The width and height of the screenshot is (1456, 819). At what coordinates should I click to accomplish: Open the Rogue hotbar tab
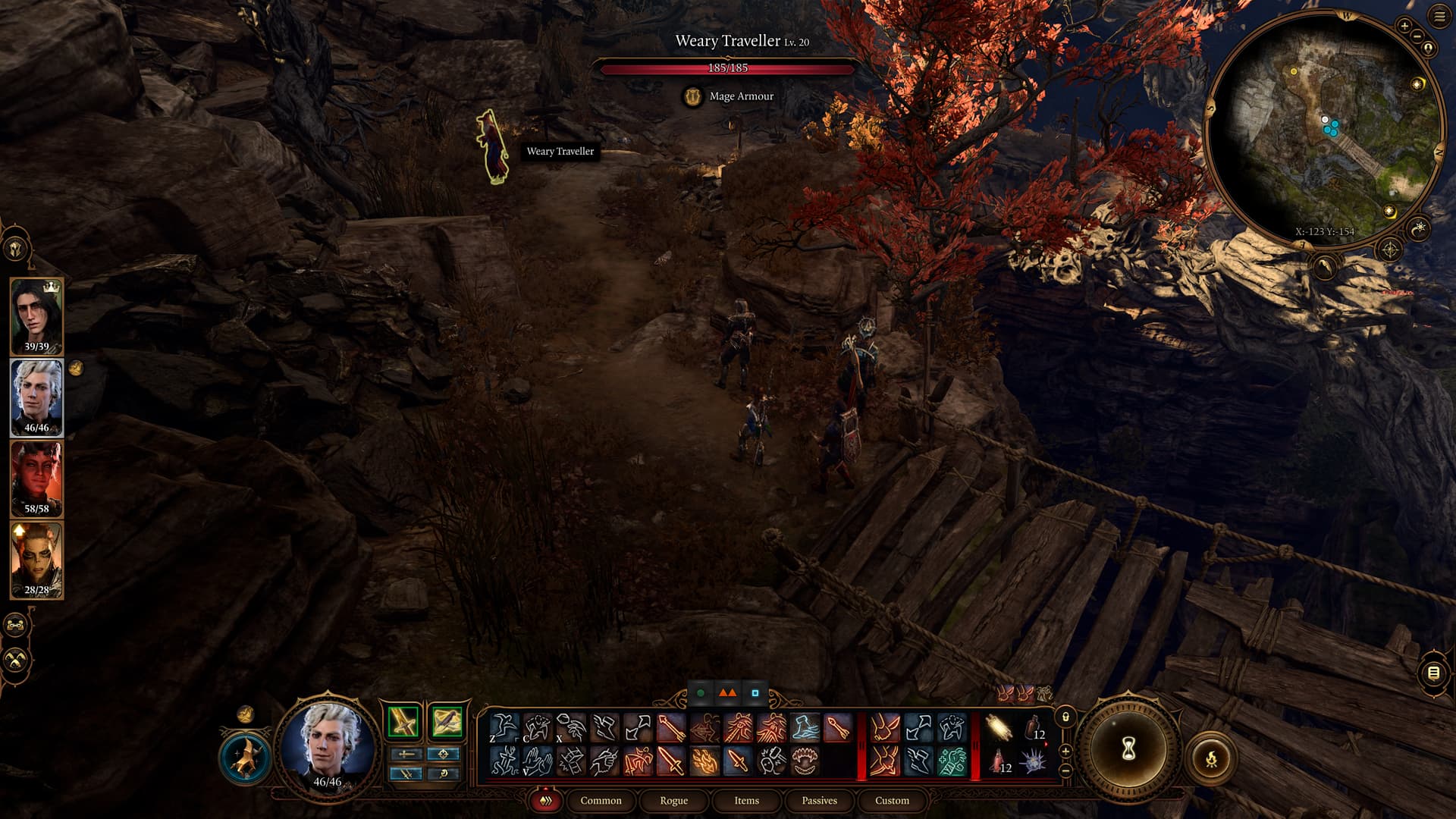click(x=673, y=801)
